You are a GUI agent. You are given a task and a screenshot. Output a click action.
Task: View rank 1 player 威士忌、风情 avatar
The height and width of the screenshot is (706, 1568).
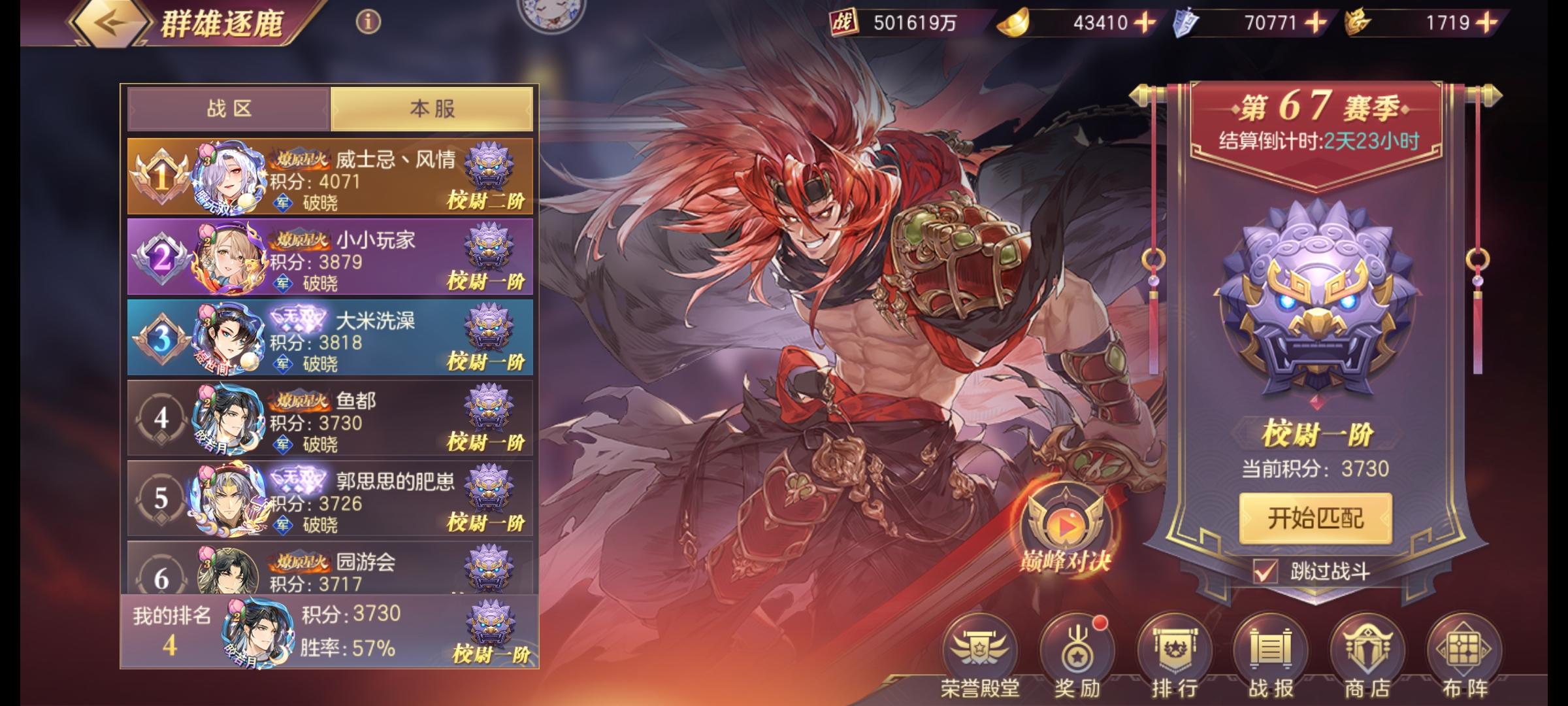pos(229,180)
